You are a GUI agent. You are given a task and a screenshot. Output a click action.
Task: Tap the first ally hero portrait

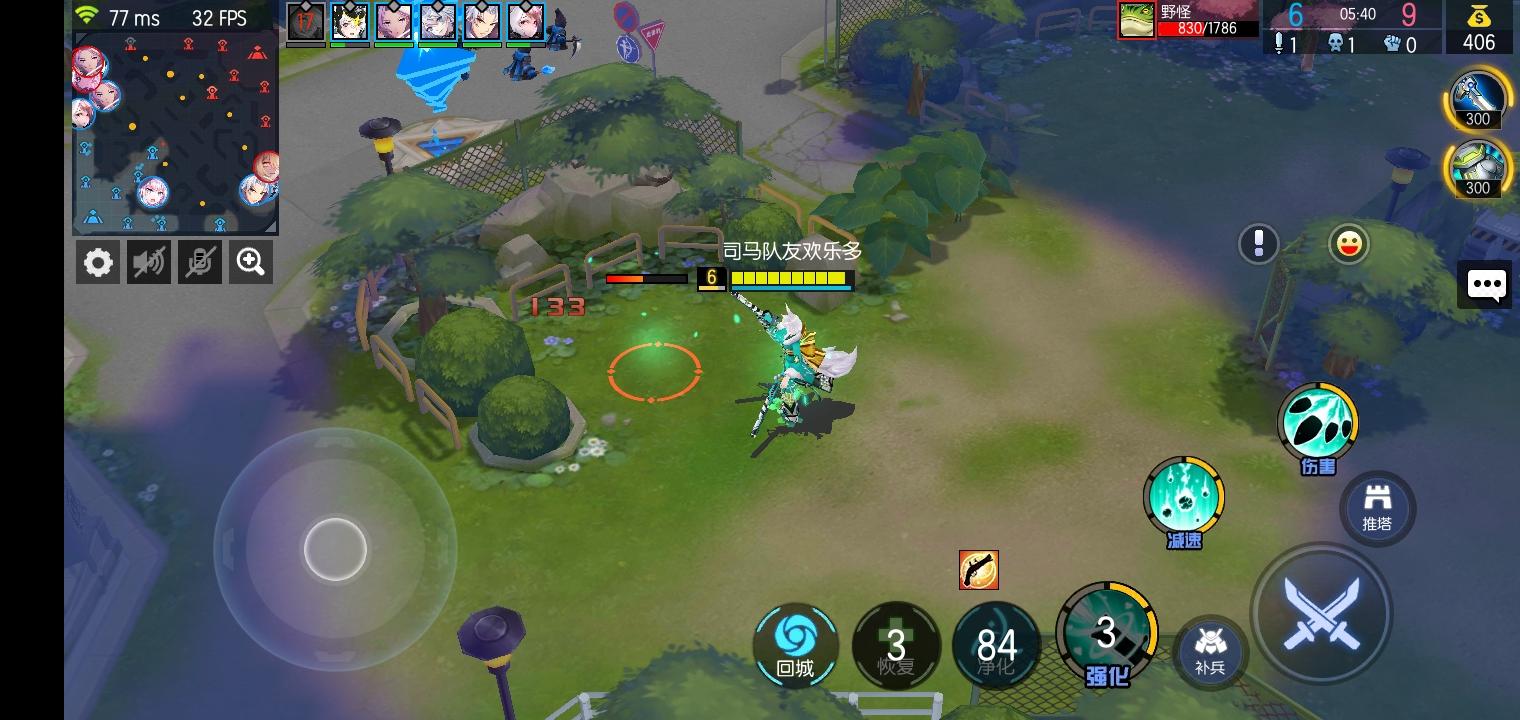pos(306,22)
